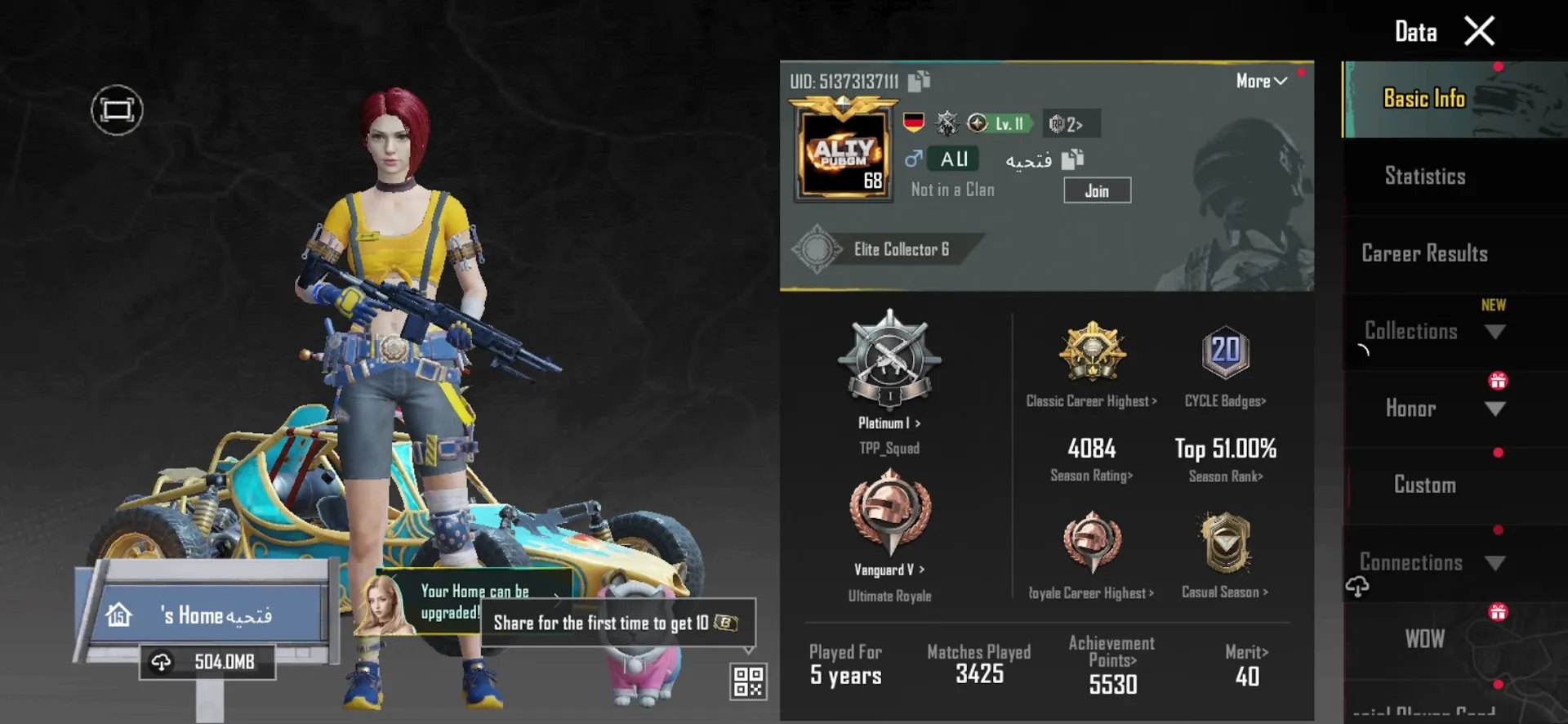Open the Vanguard V Ultimate Royale emblem
Image resolution: width=1568 pixels, height=724 pixels.
[889, 515]
